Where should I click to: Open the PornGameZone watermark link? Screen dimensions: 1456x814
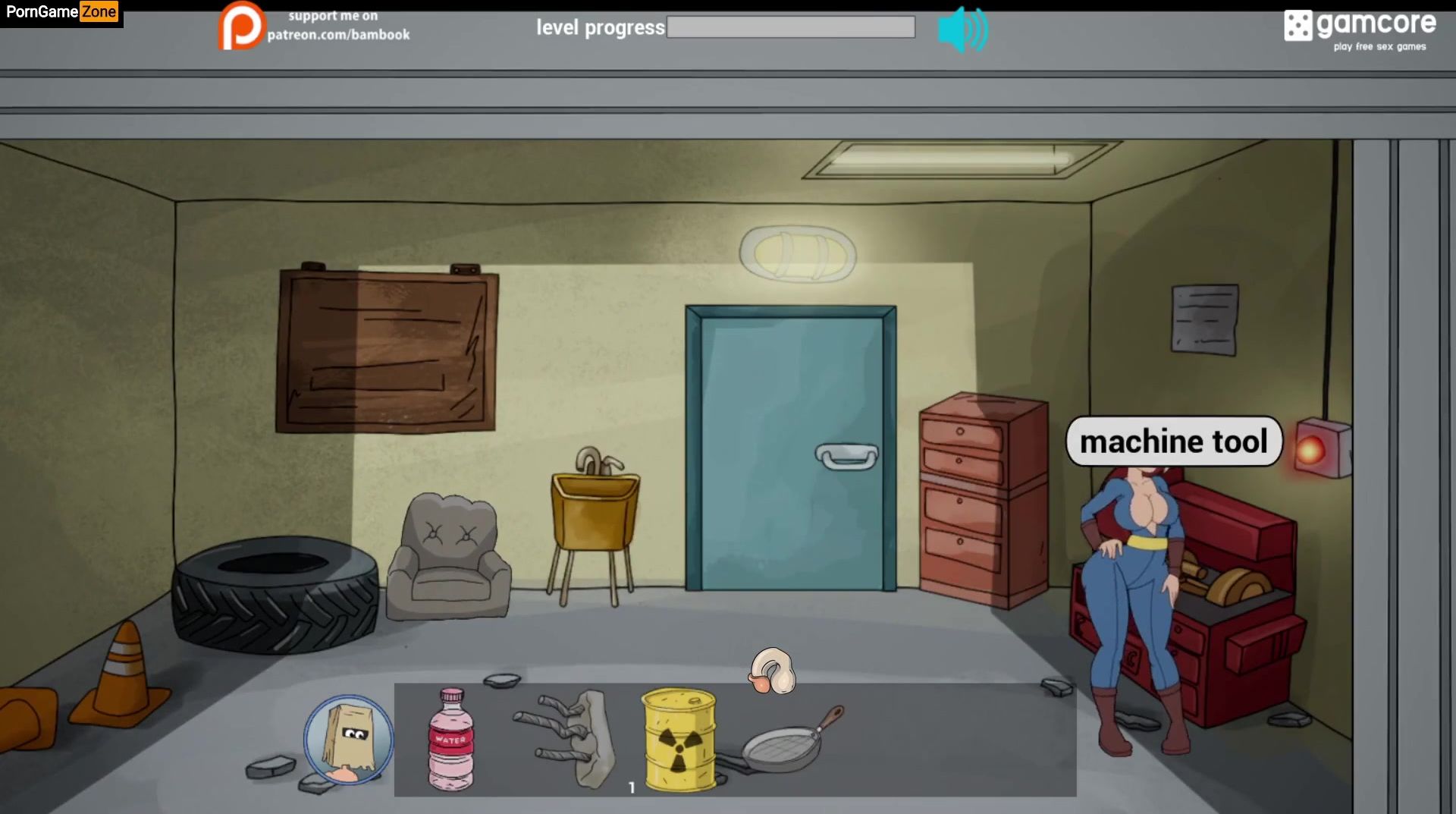tap(61, 12)
